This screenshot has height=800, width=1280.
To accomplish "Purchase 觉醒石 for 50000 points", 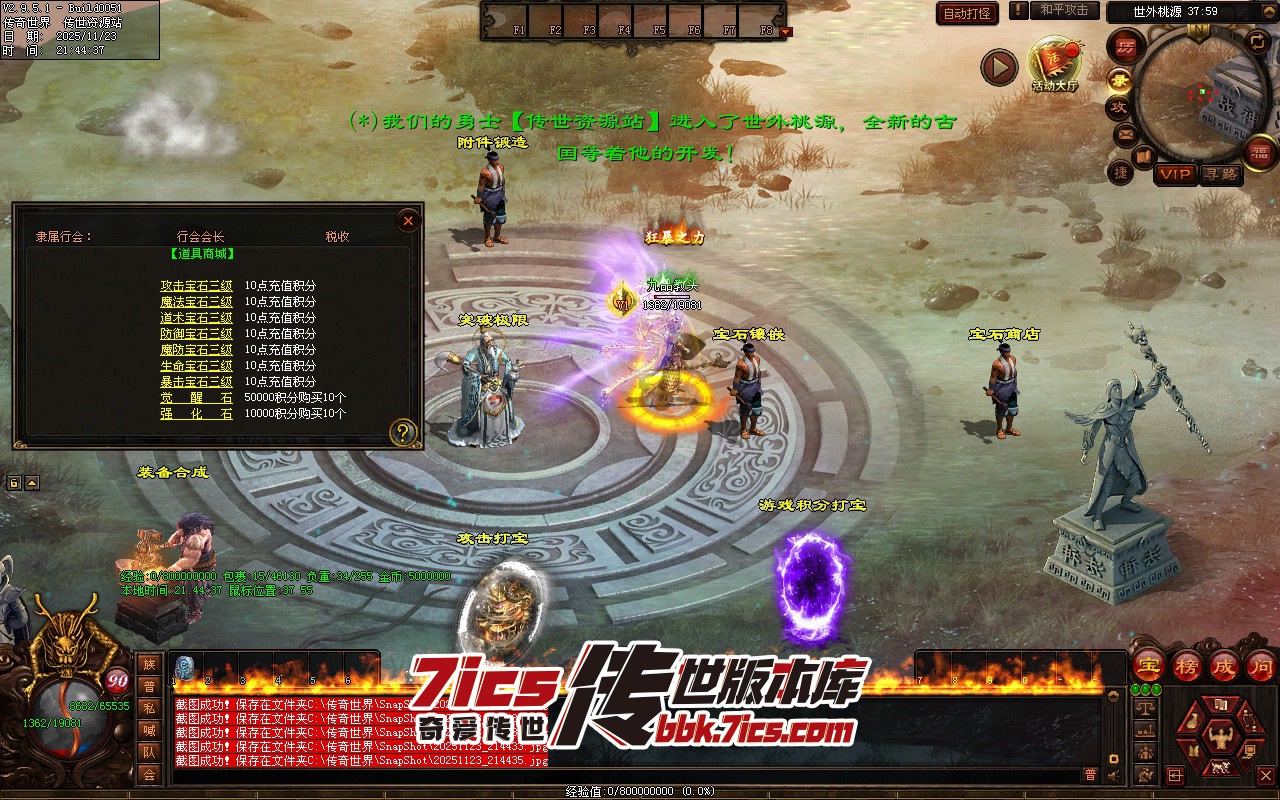I will coord(196,398).
